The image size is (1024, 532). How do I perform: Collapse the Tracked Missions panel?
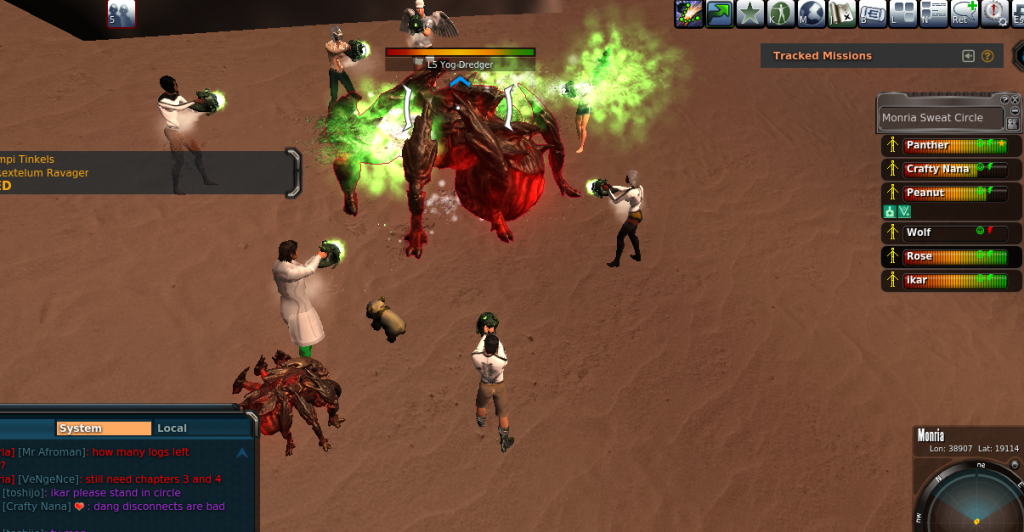coord(968,56)
